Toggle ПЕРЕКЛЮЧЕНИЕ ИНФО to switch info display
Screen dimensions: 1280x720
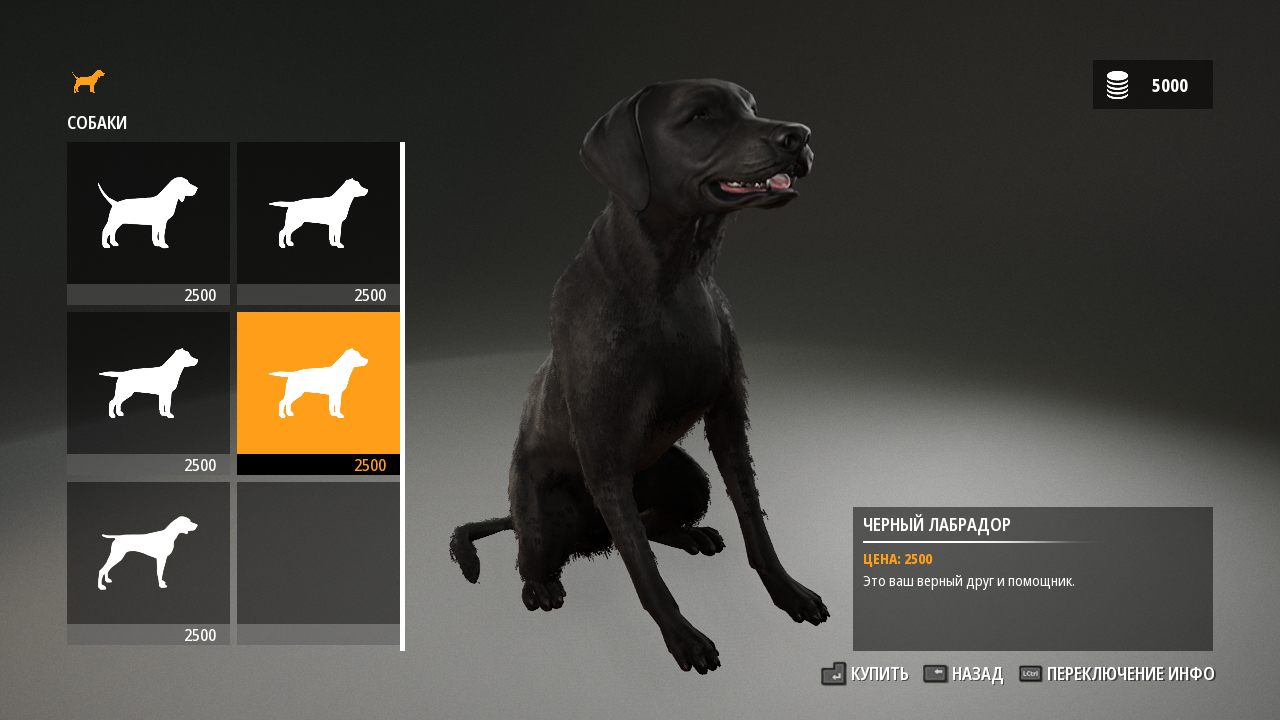1129,674
